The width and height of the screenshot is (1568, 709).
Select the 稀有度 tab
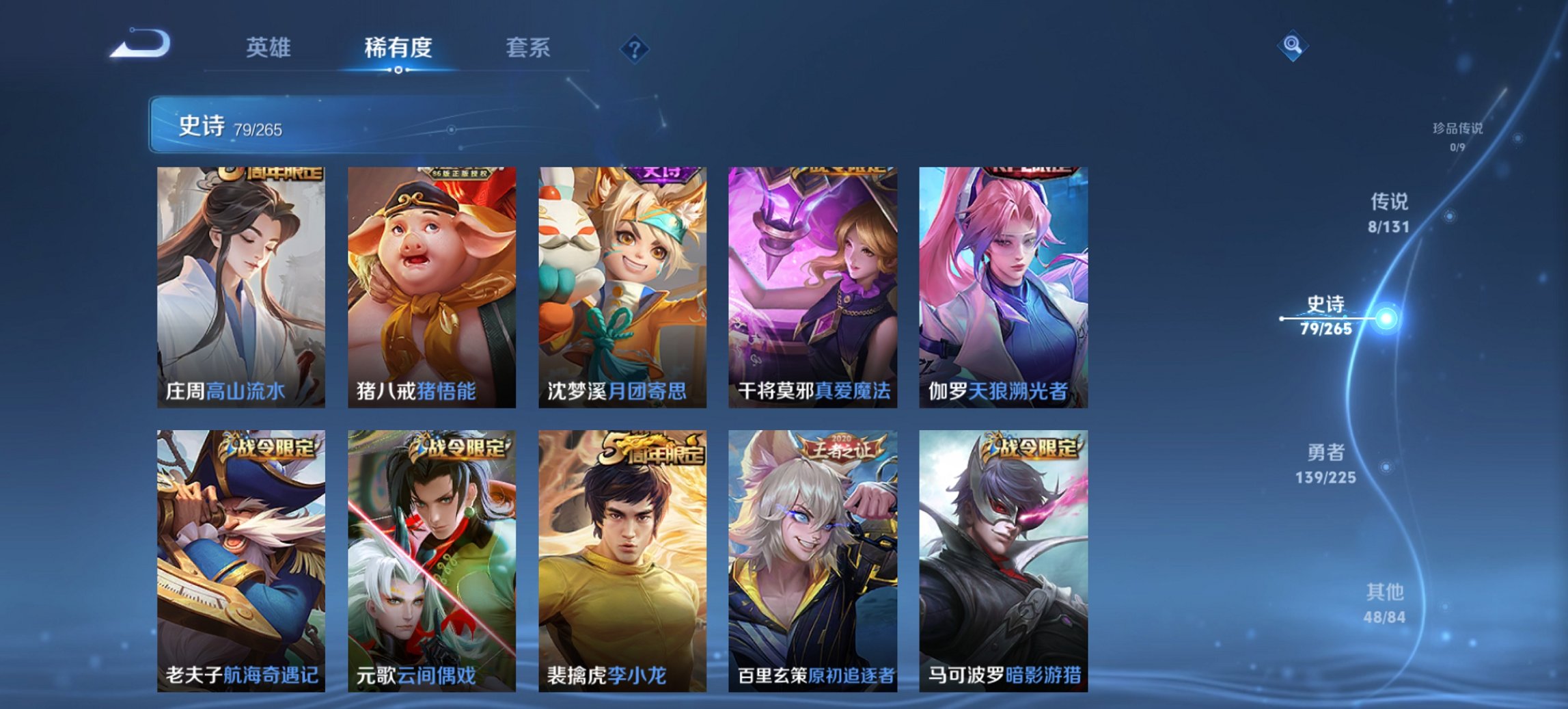click(x=398, y=48)
